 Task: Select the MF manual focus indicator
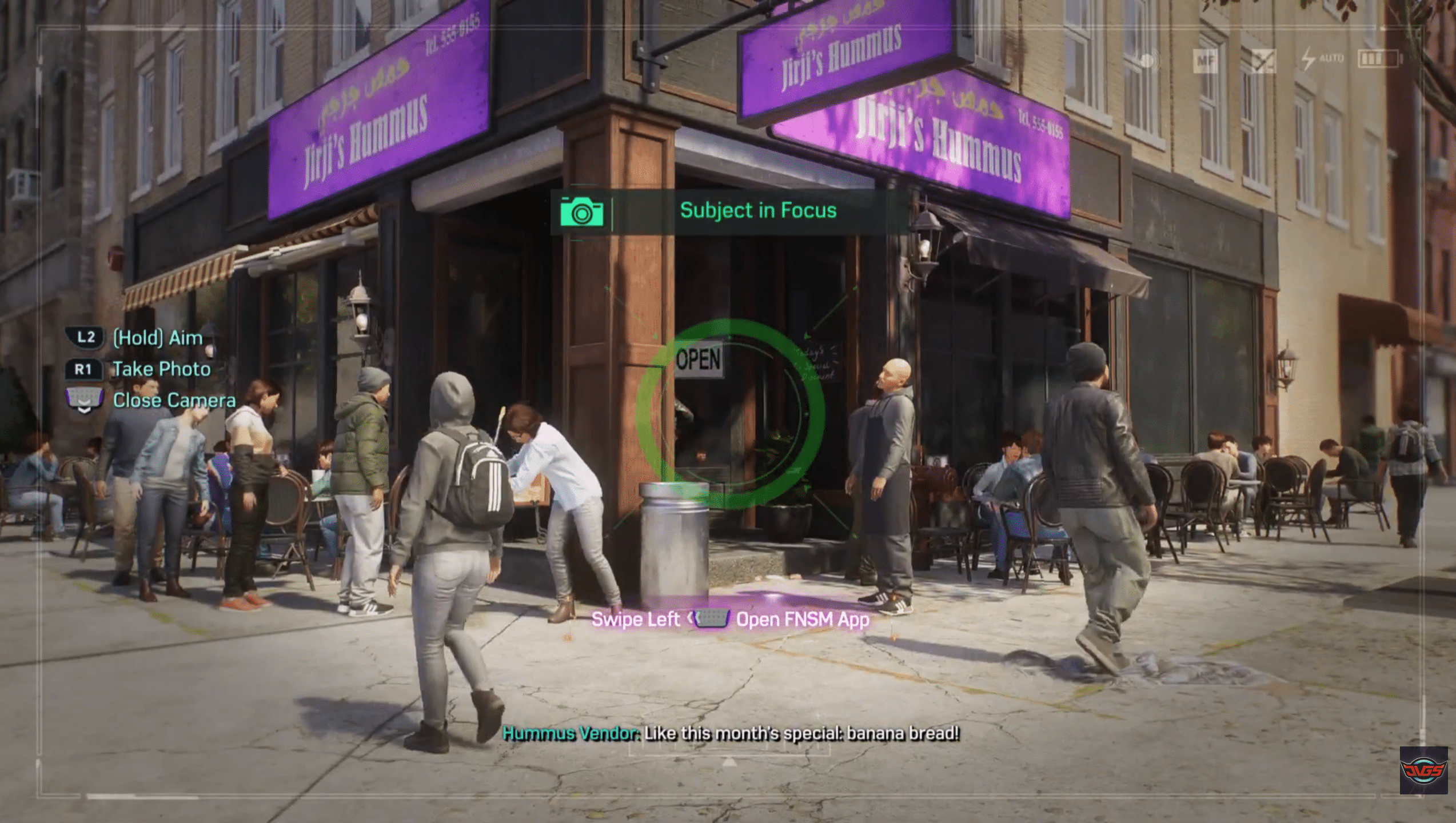point(1207,62)
